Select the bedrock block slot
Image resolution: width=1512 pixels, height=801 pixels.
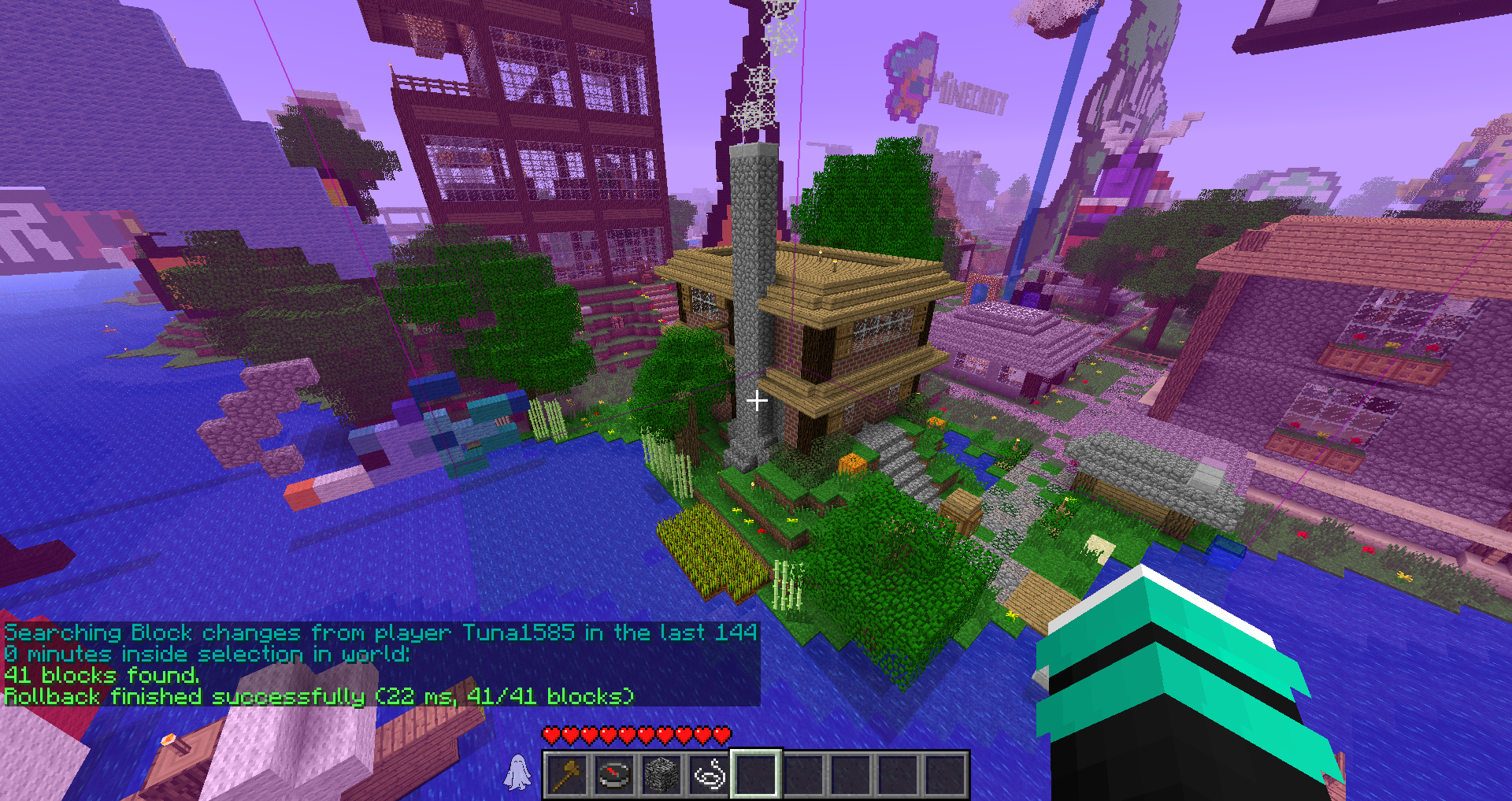click(x=661, y=775)
